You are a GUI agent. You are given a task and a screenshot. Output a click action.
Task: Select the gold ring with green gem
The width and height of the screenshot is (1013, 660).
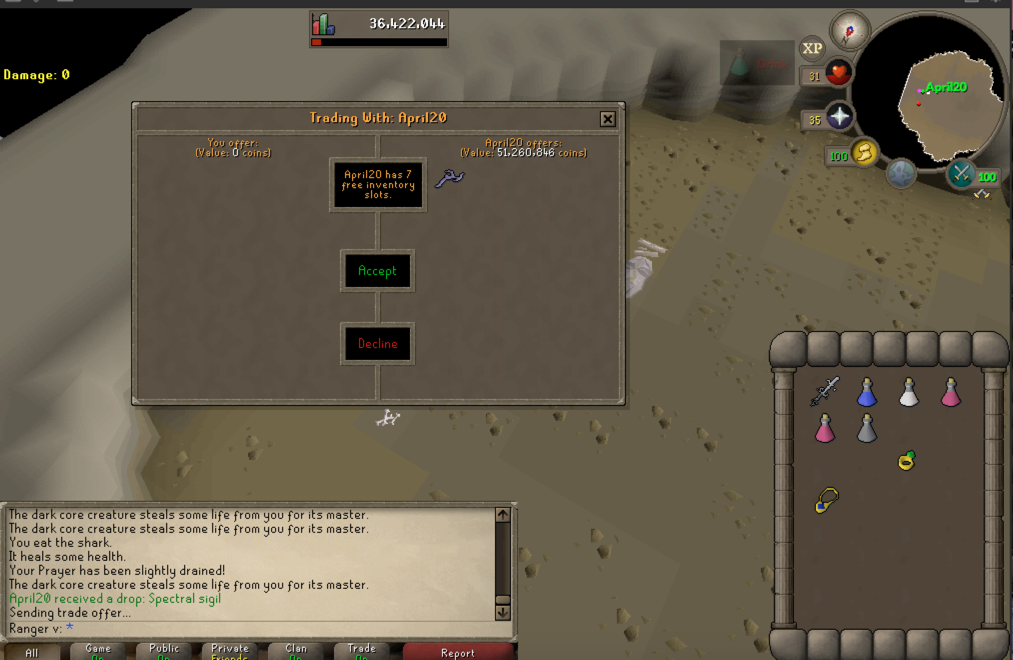point(907,460)
